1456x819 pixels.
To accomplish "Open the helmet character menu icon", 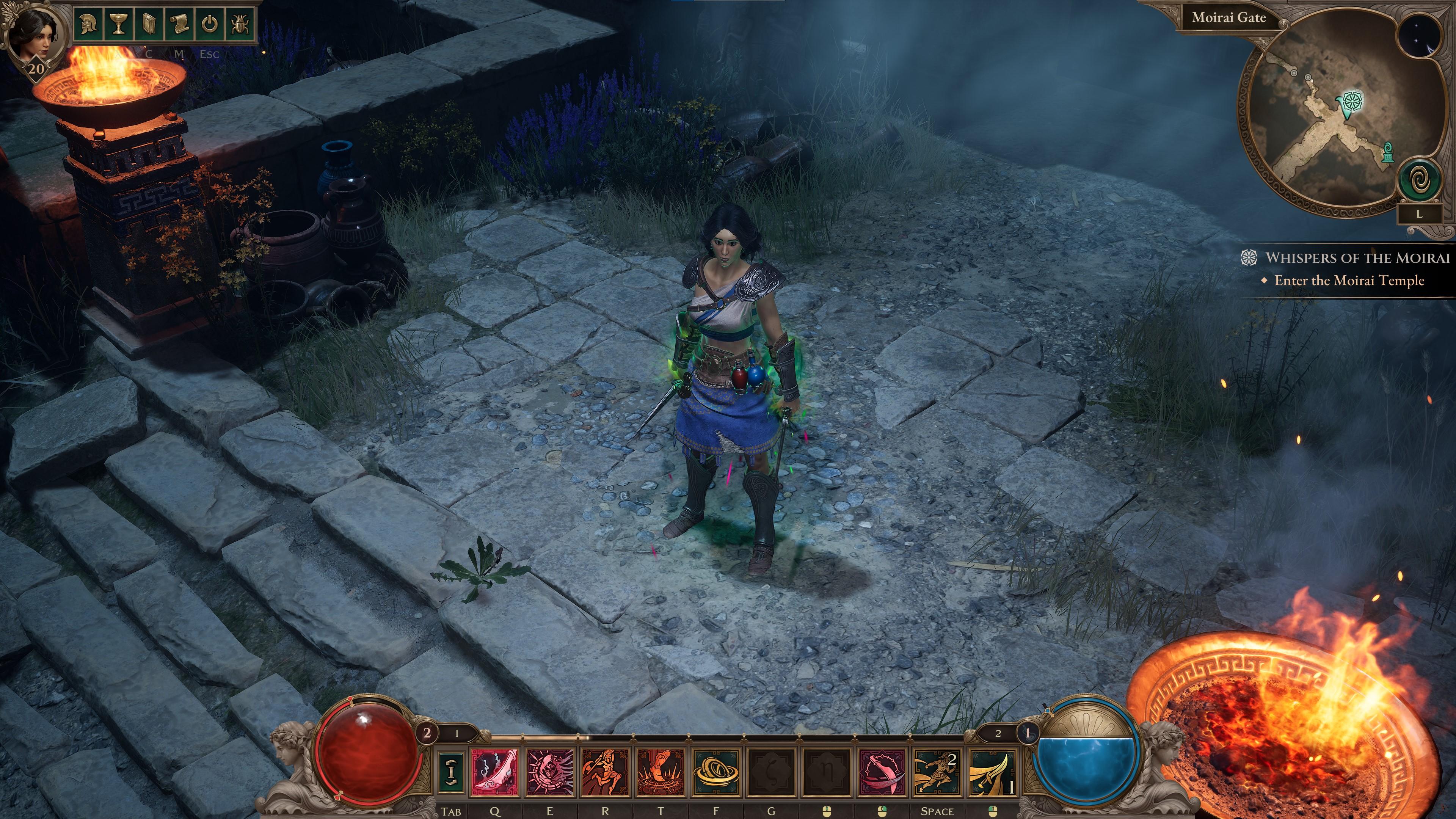I will [88, 24].
